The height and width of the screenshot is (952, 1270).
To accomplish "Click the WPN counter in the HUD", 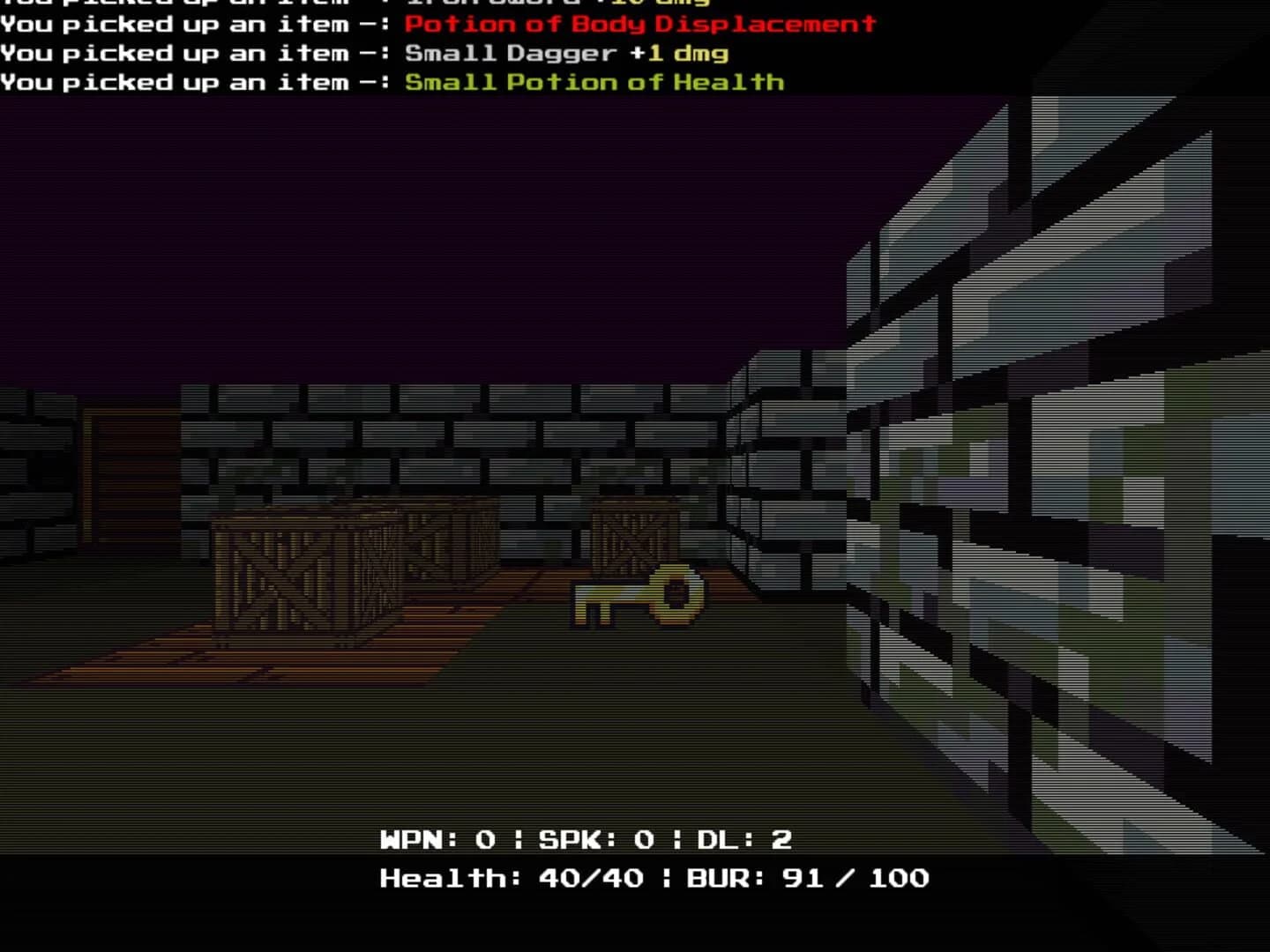I will (432, 839).
